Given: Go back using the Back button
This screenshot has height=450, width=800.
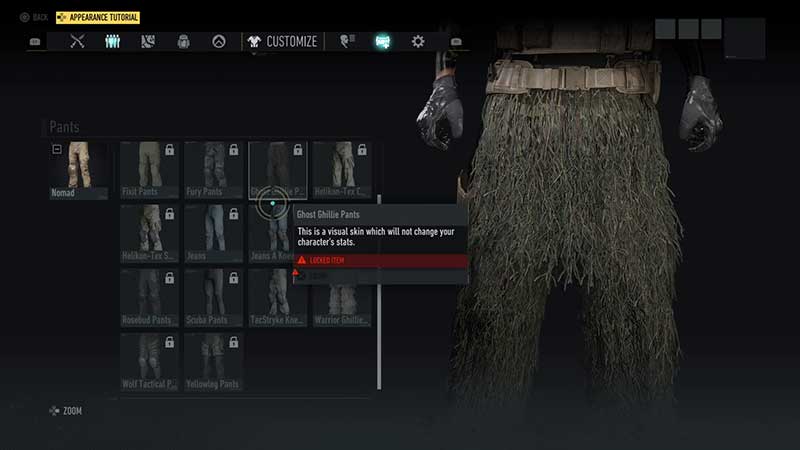Looking at the screenshot, I should [x=33, y=17].
